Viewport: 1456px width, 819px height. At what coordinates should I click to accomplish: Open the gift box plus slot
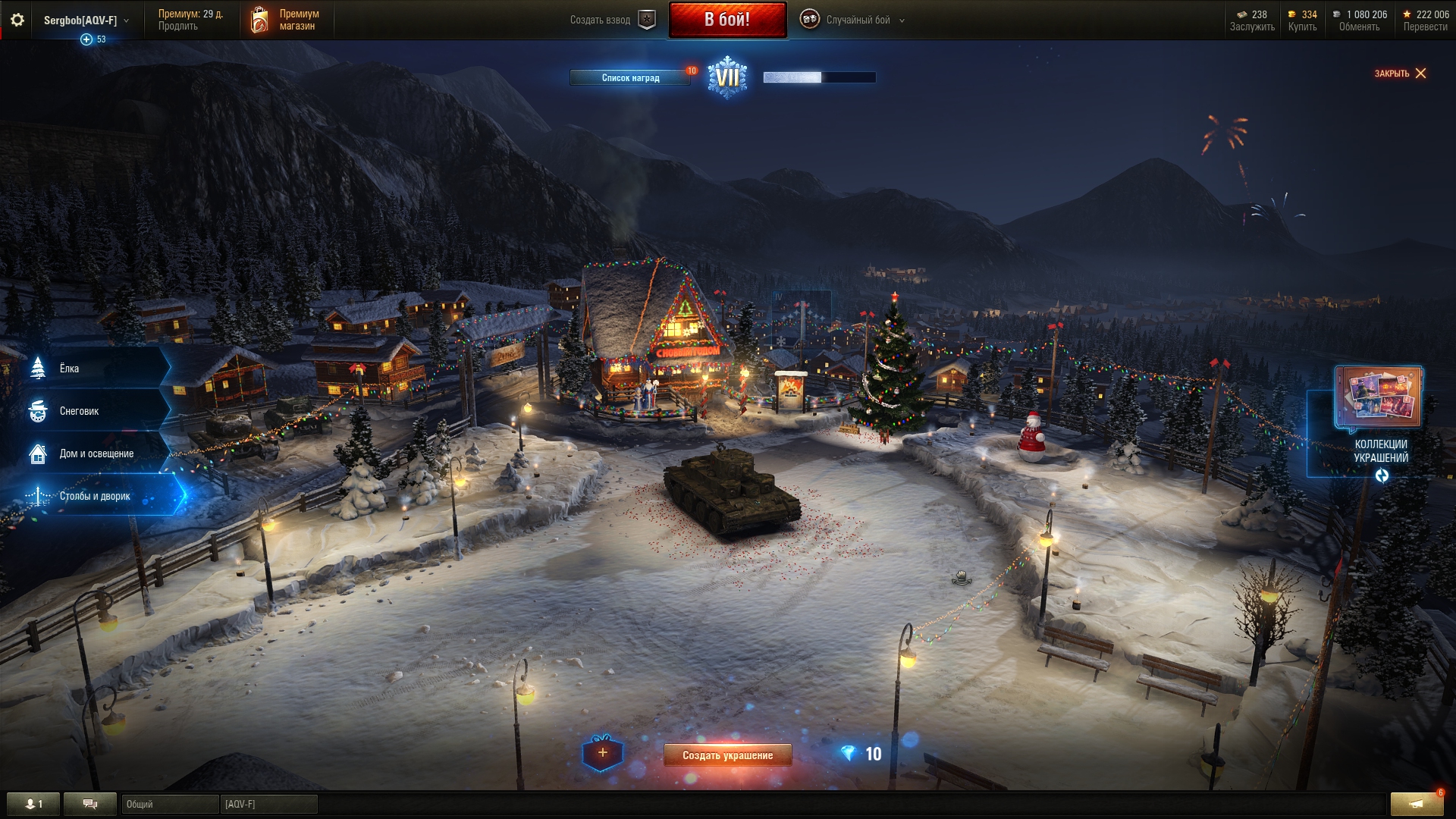click(x=602, y=753)
